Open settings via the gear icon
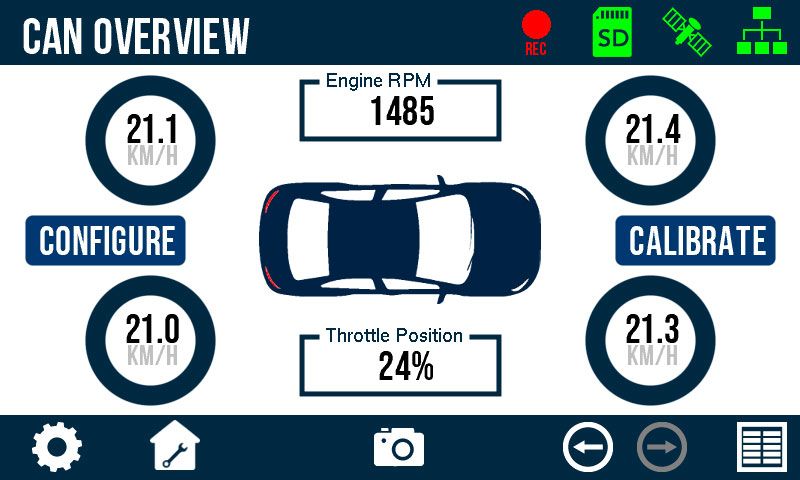Screen dimensions: 800x480 tap(57, 447)
